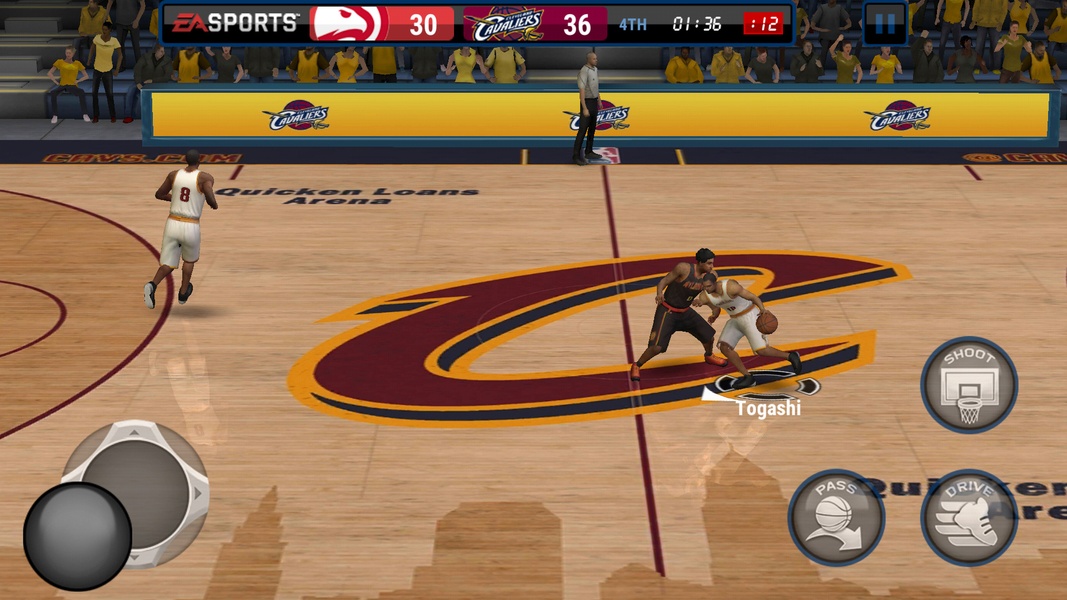Activate the Drive button
Image resolution: width=1067 pixels, height=600 pixels.
pos(968,518)
